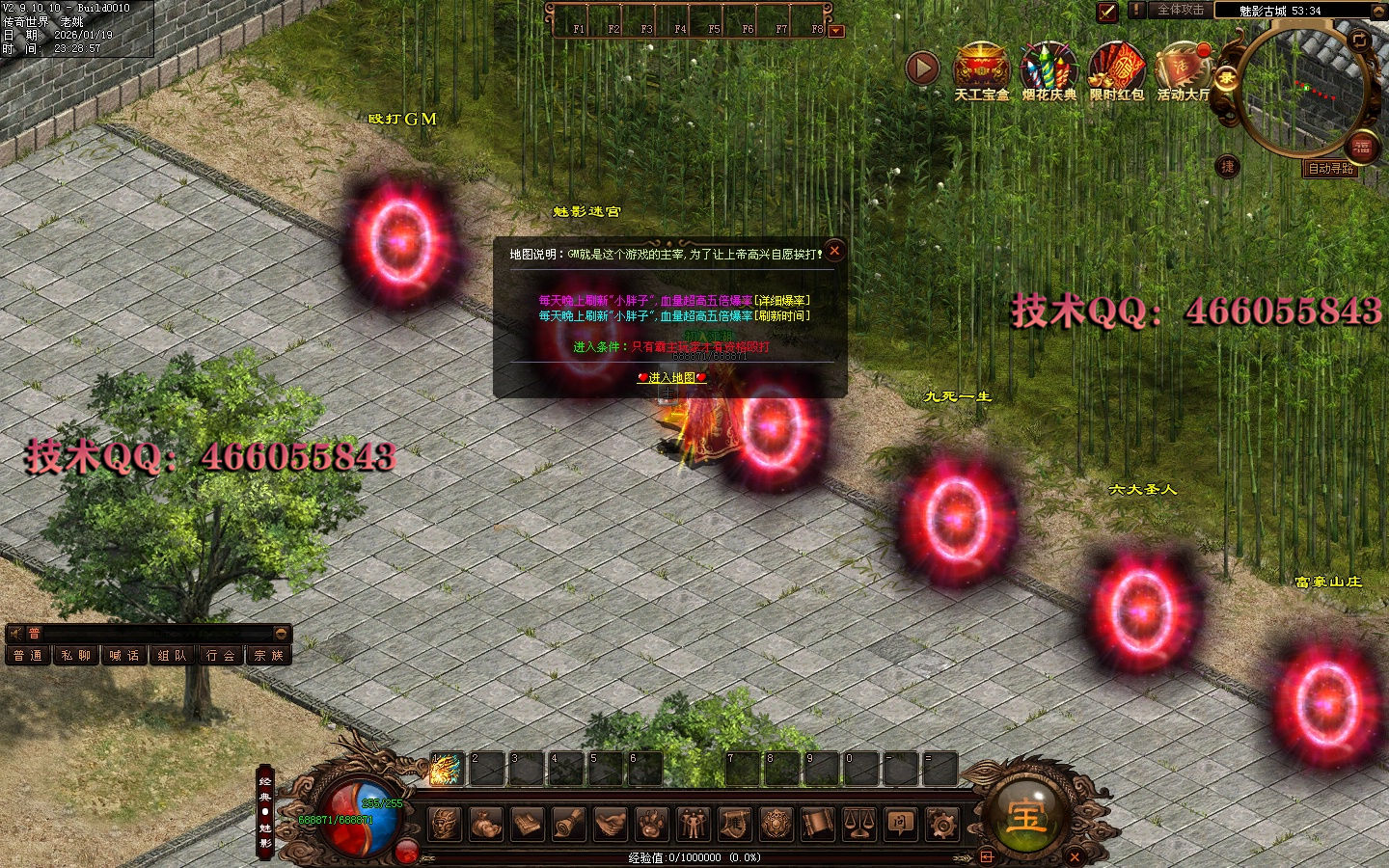Activate the flame skill in hotbar slot 1
This screenshot has width=1389, height=868.
446,770
